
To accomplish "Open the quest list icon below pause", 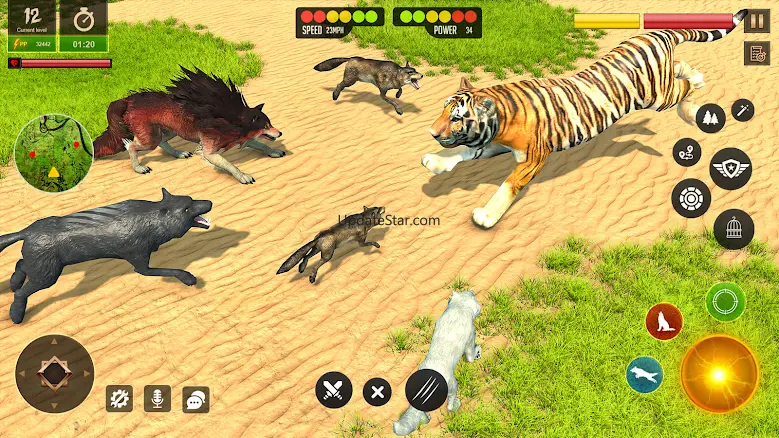I will pos(755,53).
